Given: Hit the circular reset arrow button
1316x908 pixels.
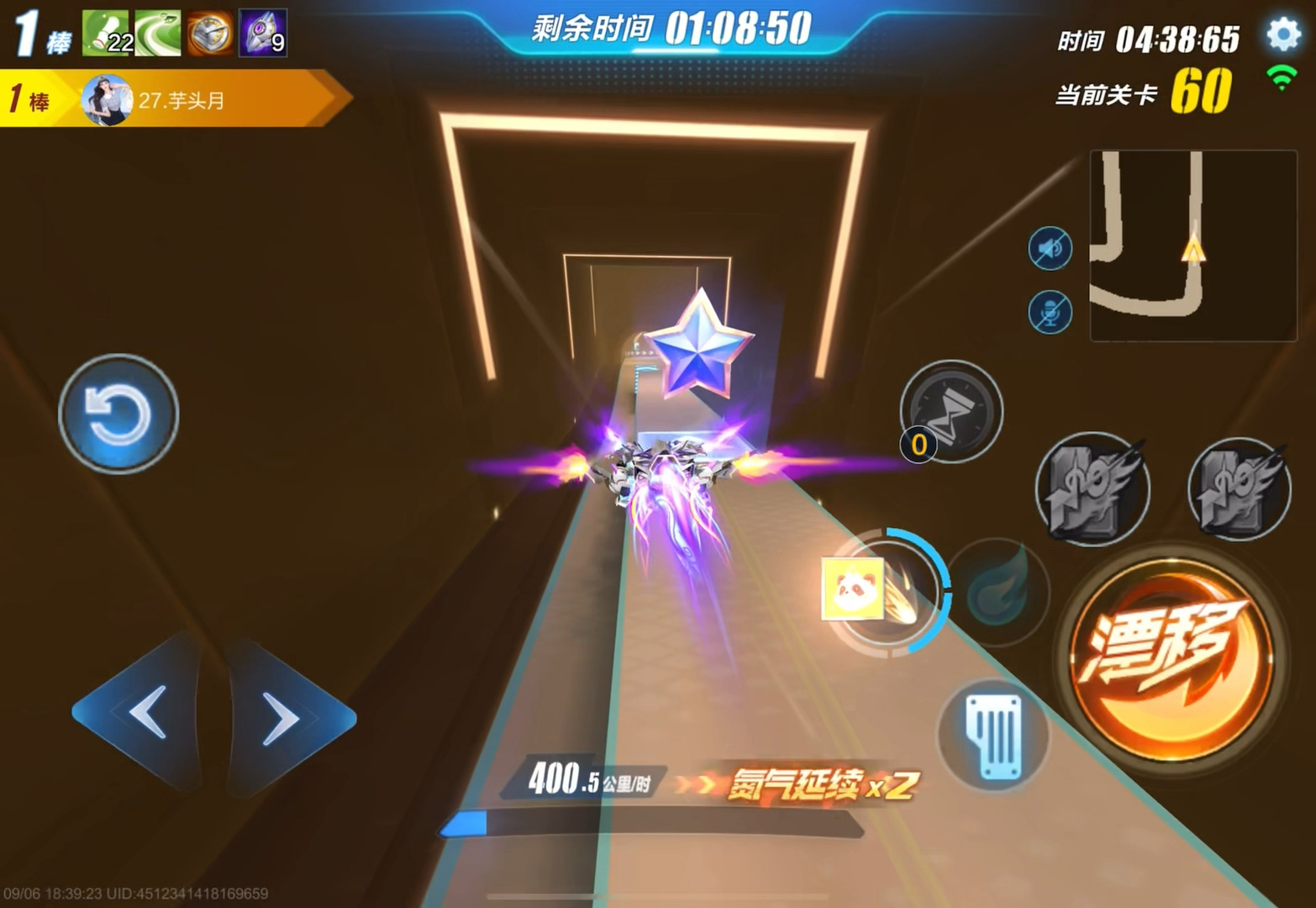Looking at the screenshot, I should click(x=118, y=414).
